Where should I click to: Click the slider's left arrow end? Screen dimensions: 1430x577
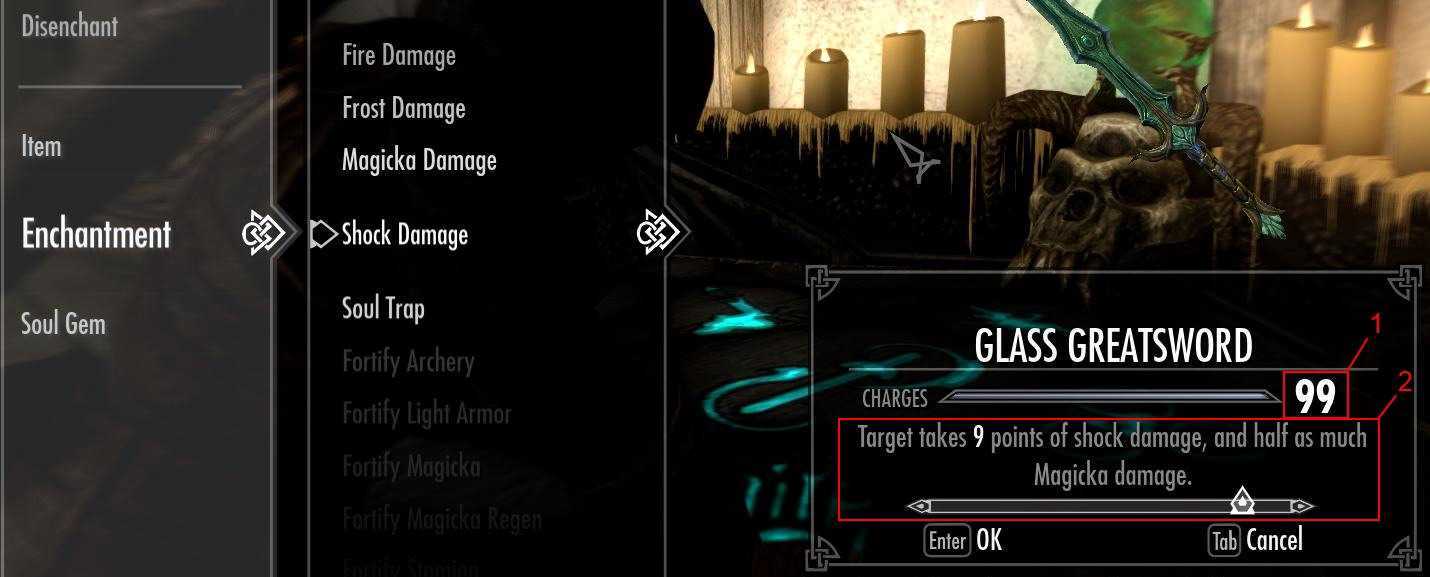[916, 506]
